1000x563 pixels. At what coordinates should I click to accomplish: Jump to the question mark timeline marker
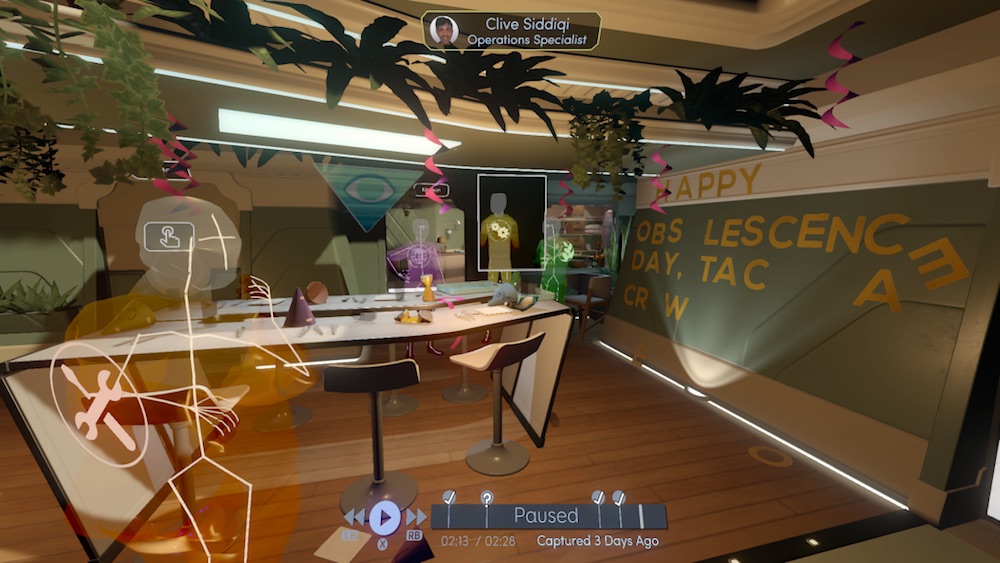click(487, 498)
